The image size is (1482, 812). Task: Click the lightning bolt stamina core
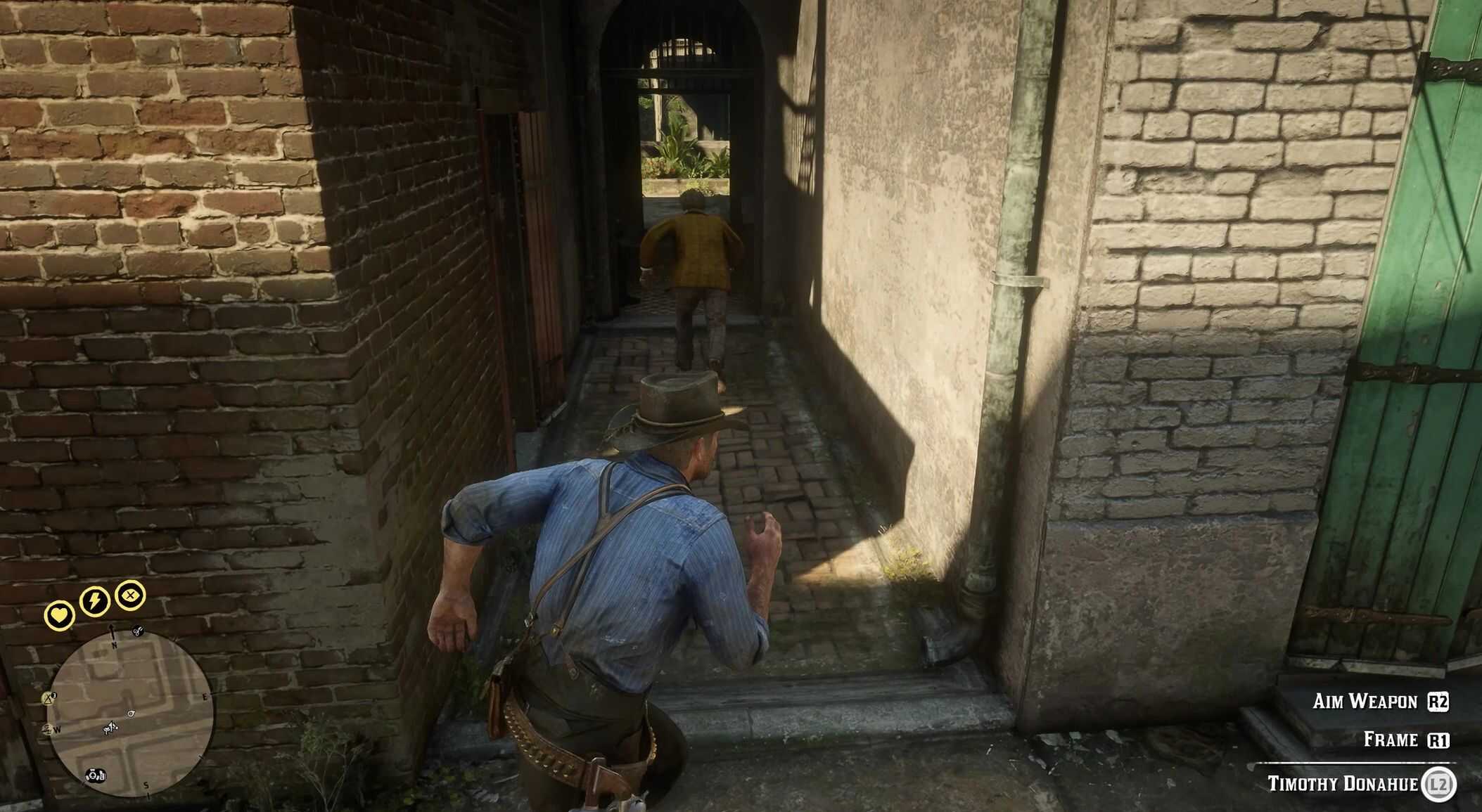click(94, 600)
